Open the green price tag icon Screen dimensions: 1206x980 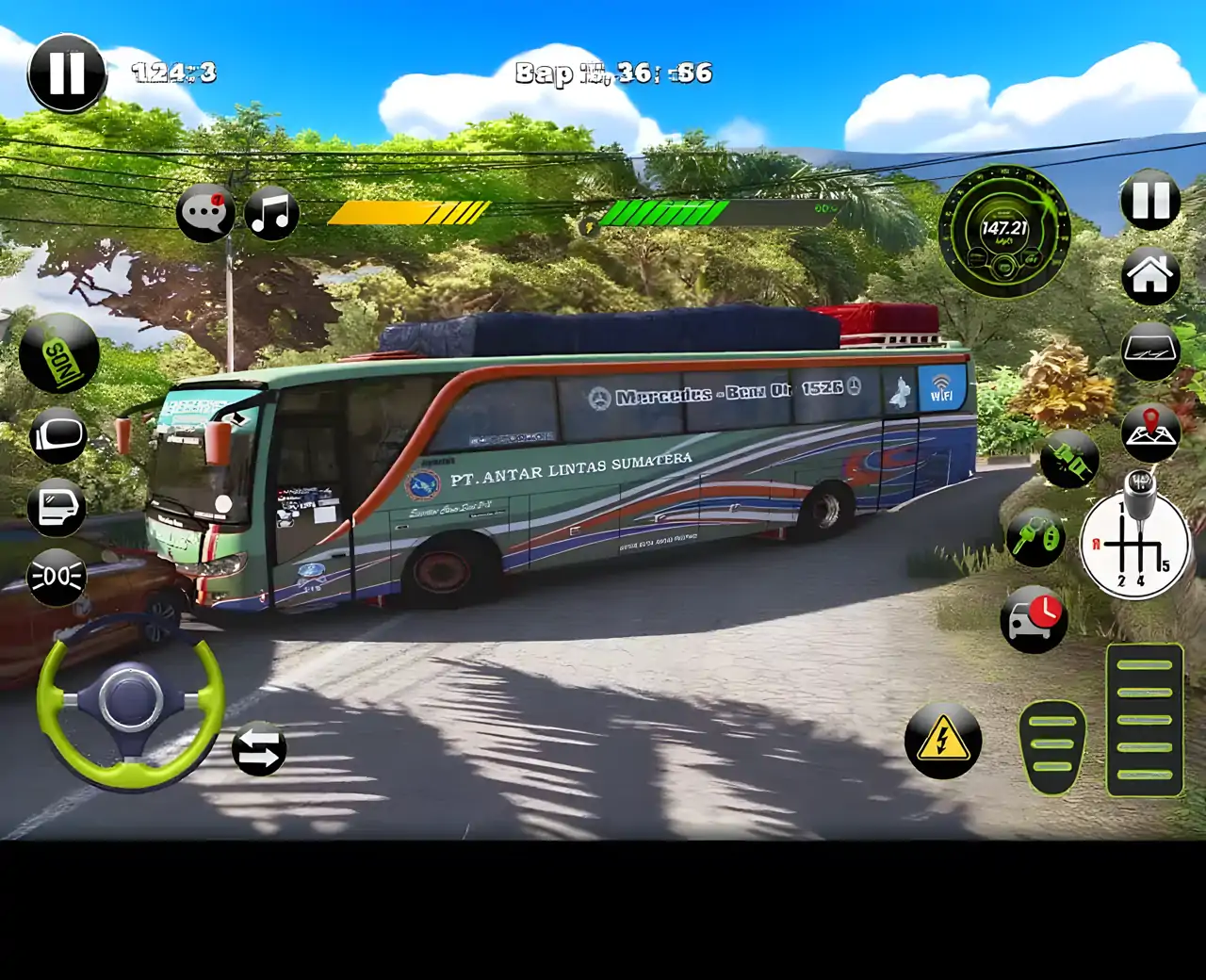[58, 354]
